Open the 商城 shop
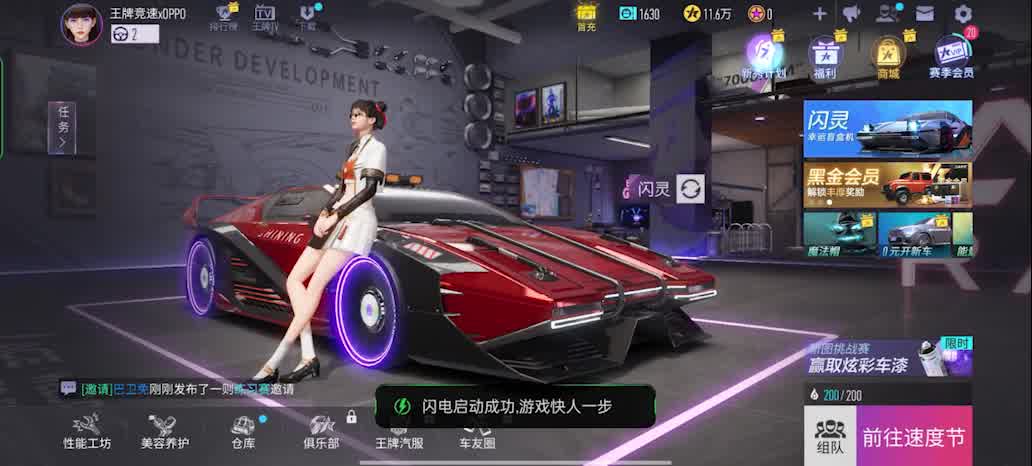This screenshot has height=466, width=1032. (887, 57)
